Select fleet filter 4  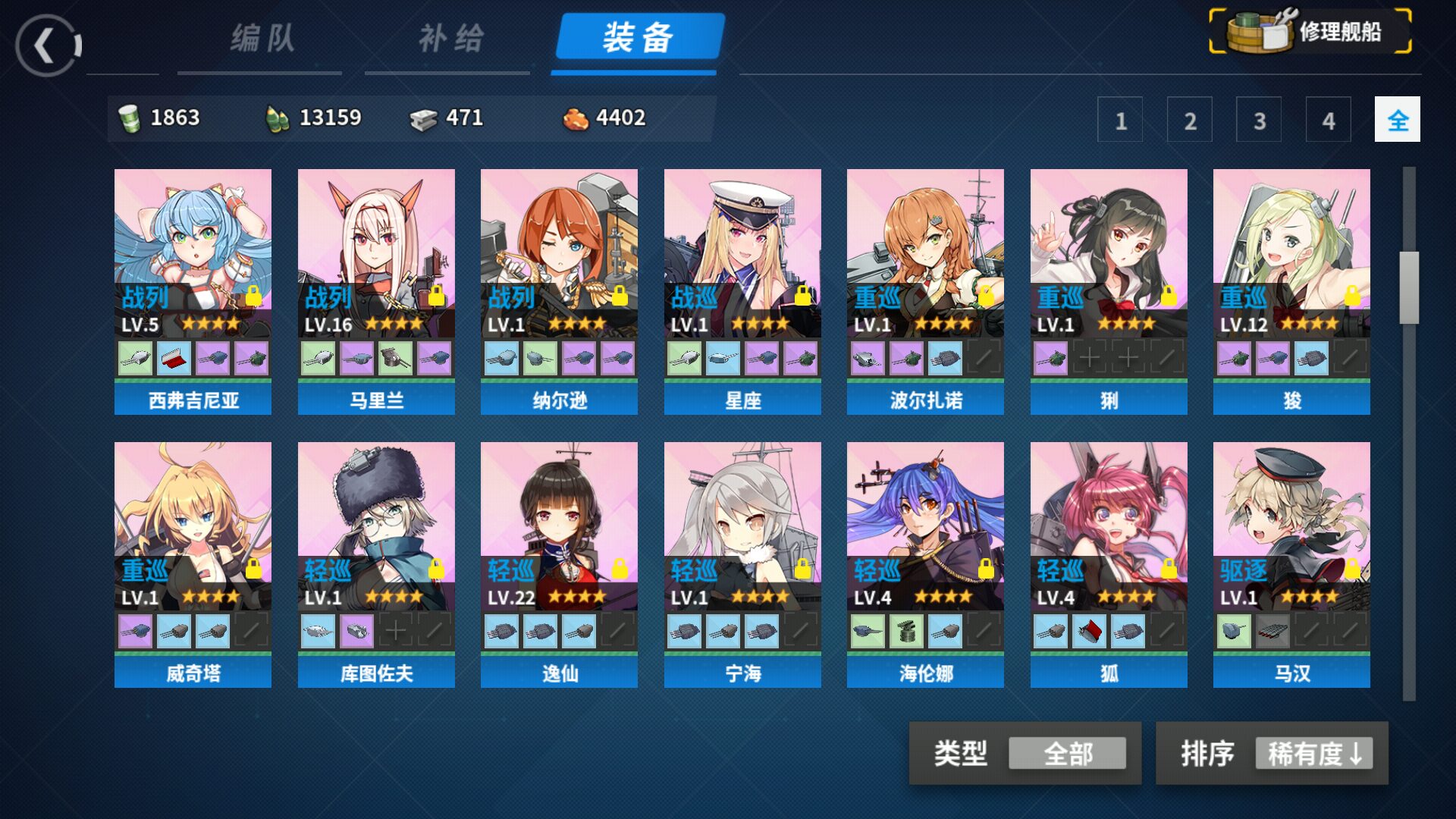1328,120
